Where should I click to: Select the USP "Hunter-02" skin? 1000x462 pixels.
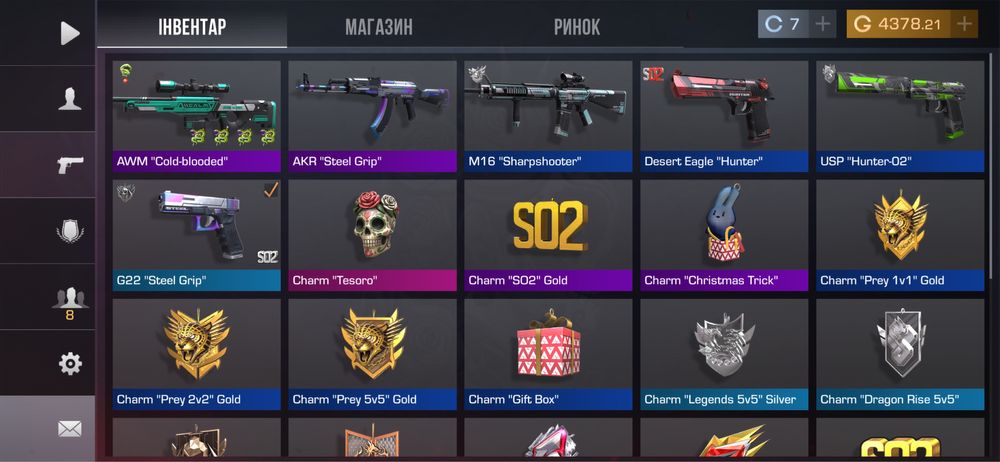900,115
